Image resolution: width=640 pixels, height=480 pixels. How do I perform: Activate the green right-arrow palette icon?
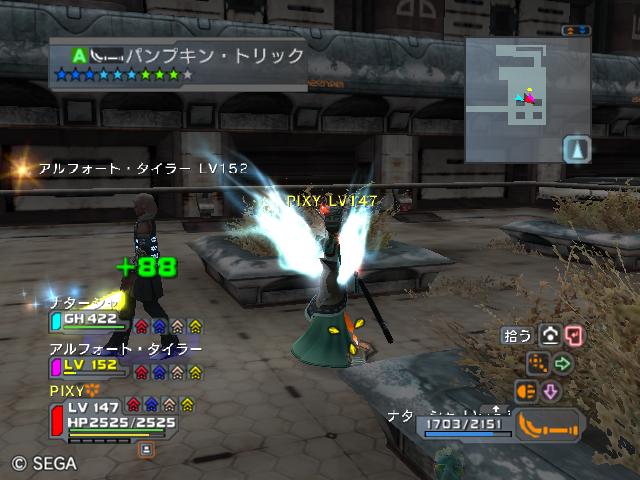[563, 364]
